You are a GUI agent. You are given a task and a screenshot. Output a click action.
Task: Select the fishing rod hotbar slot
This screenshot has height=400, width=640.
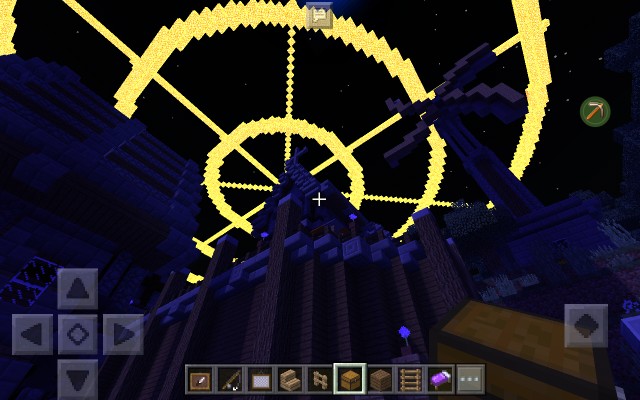click(x=230, y=380)
